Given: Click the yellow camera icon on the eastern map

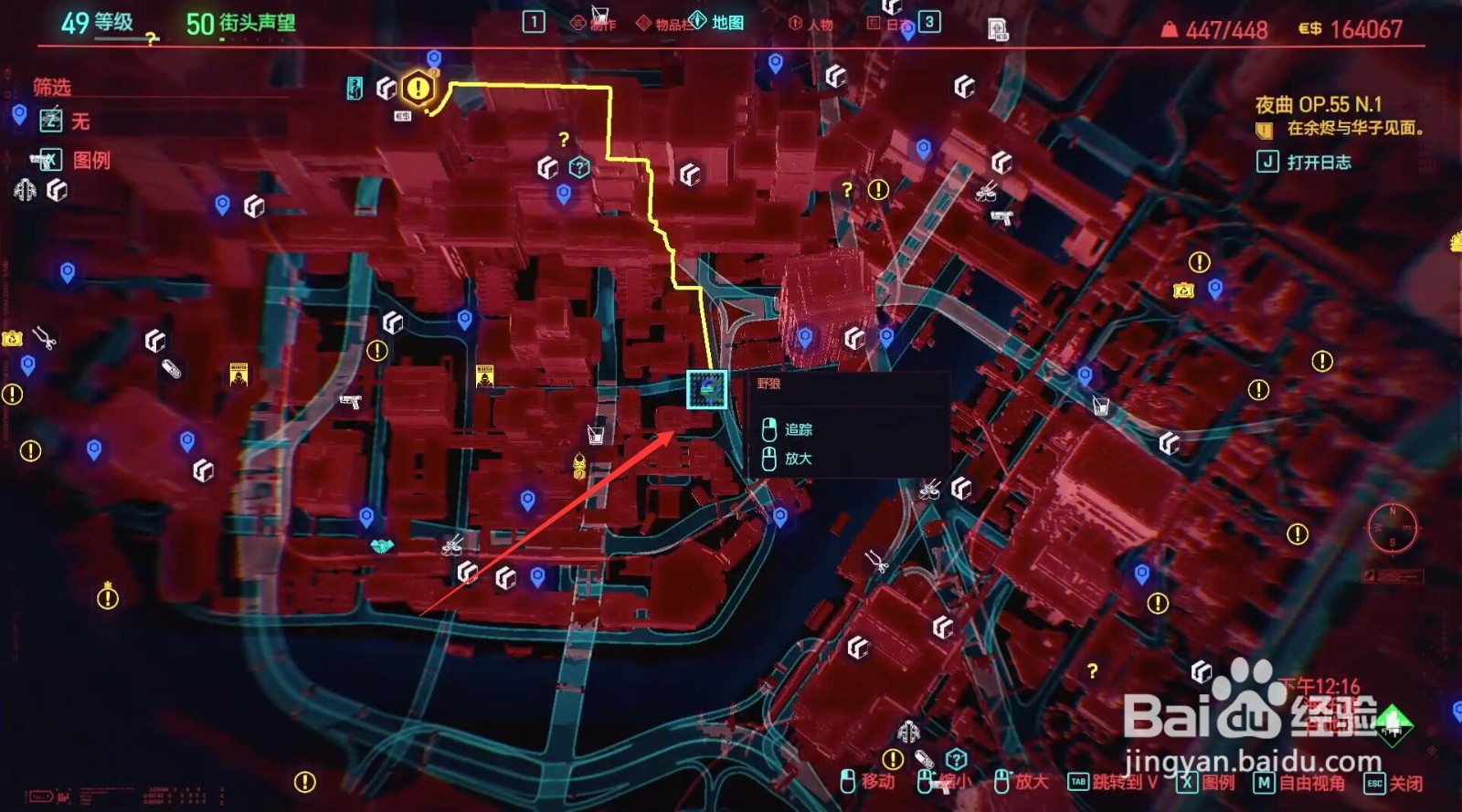Looking at the screenshot, I should [1185, 290].
